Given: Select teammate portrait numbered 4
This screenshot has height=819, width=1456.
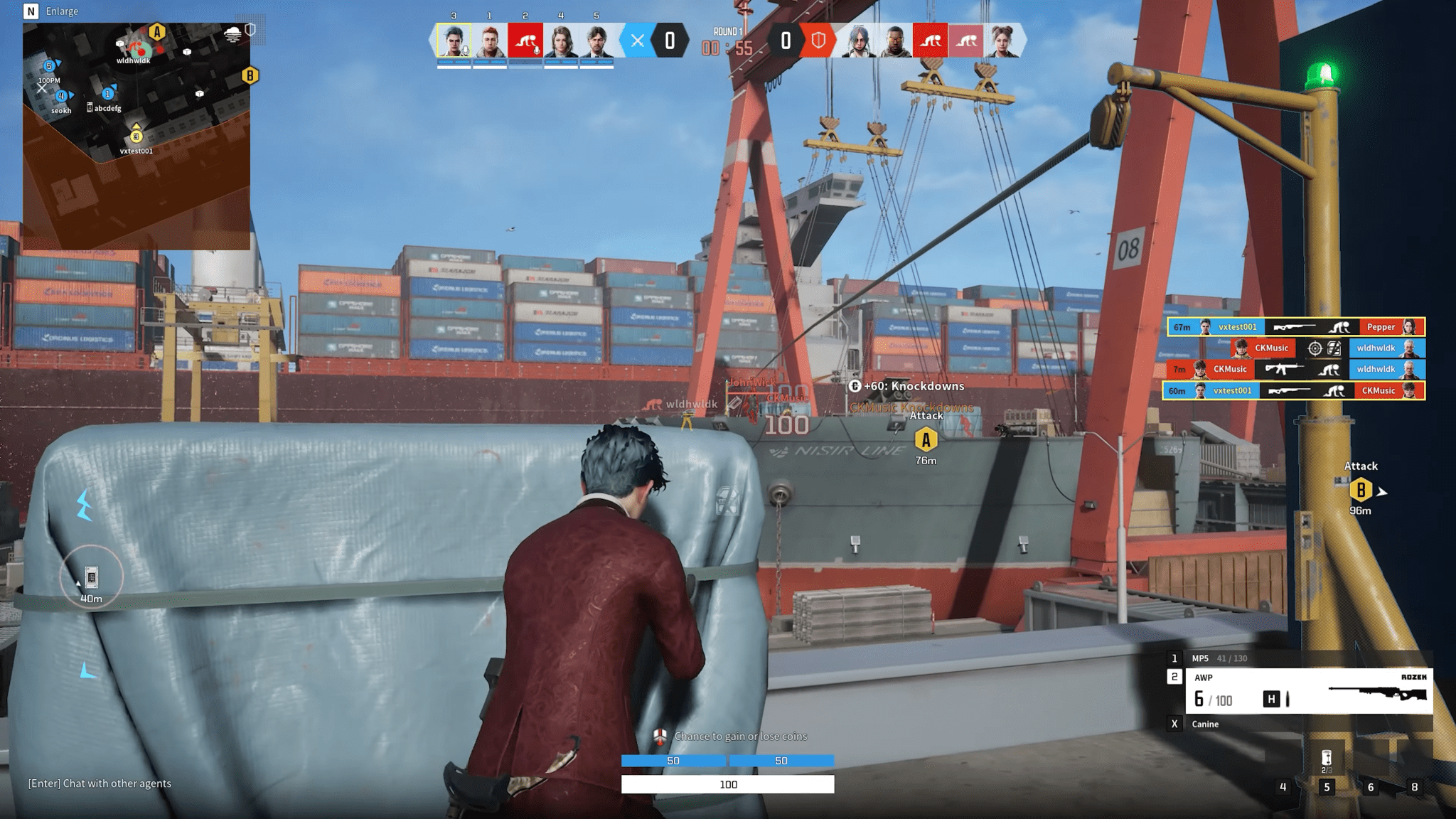Looking at the screenshot, I should click(x=561, y=41).
